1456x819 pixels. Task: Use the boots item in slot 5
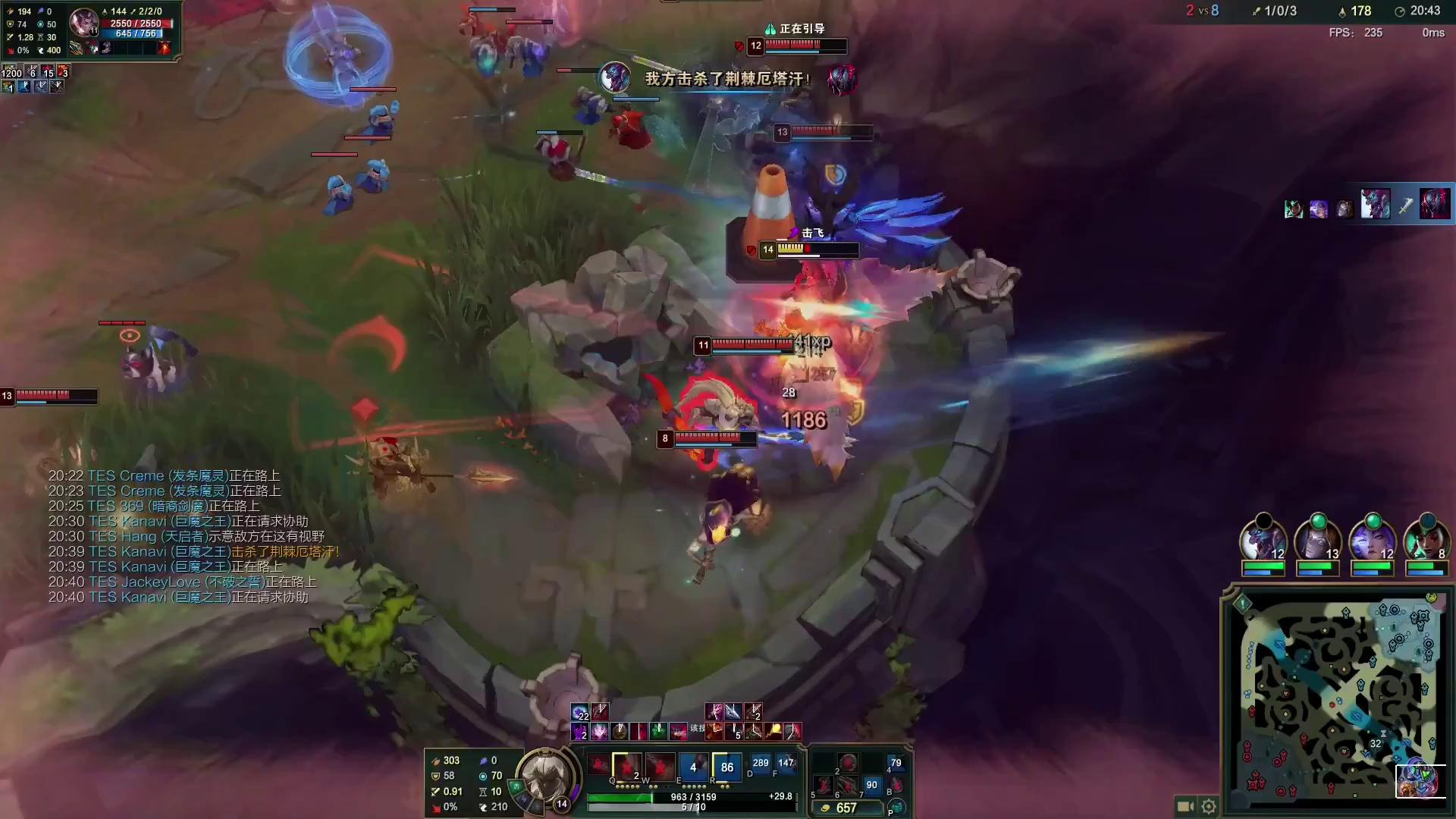[x=825, y=785]
